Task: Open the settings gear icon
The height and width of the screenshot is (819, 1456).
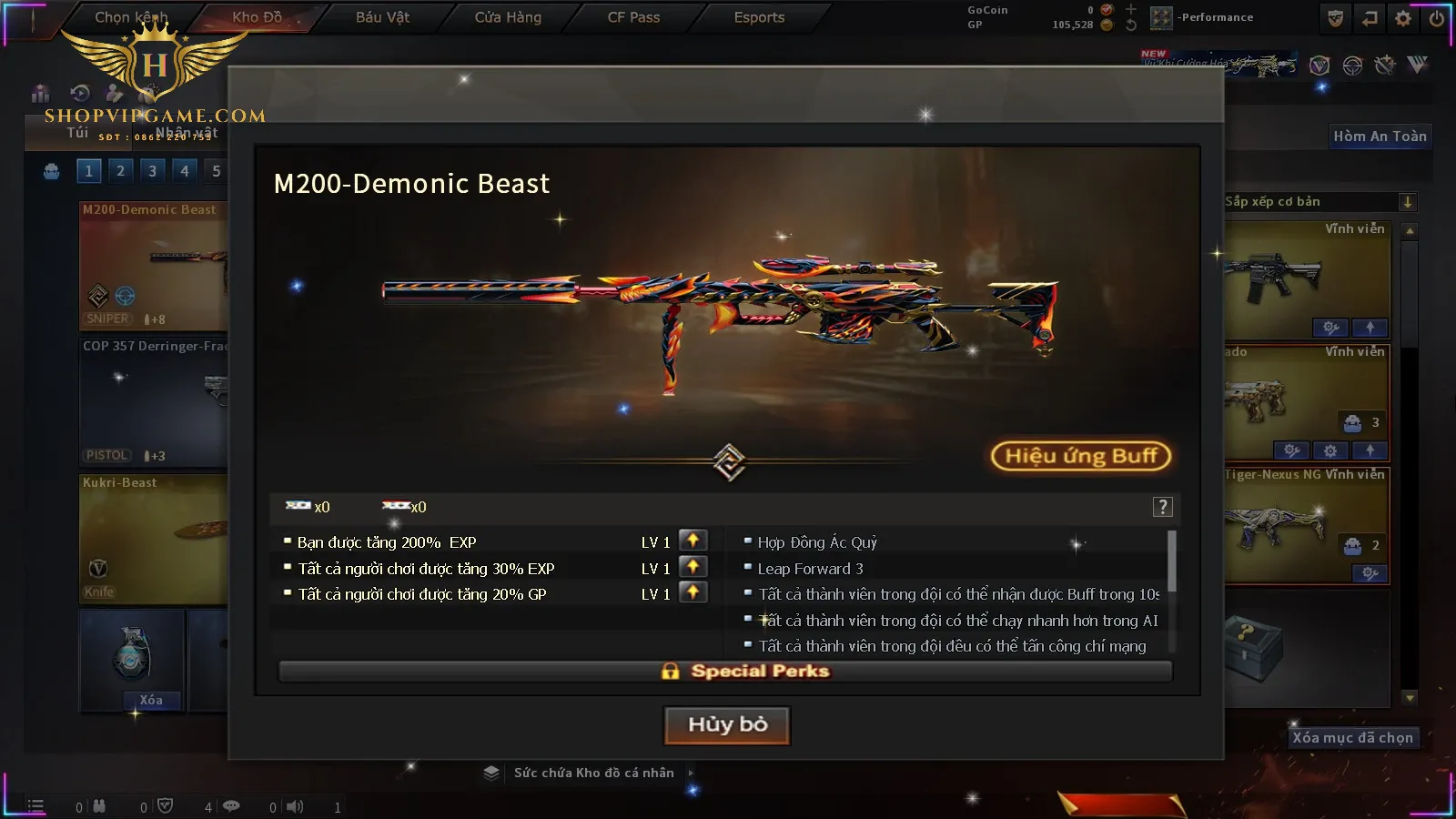Action: click(x=1403, y=18)
